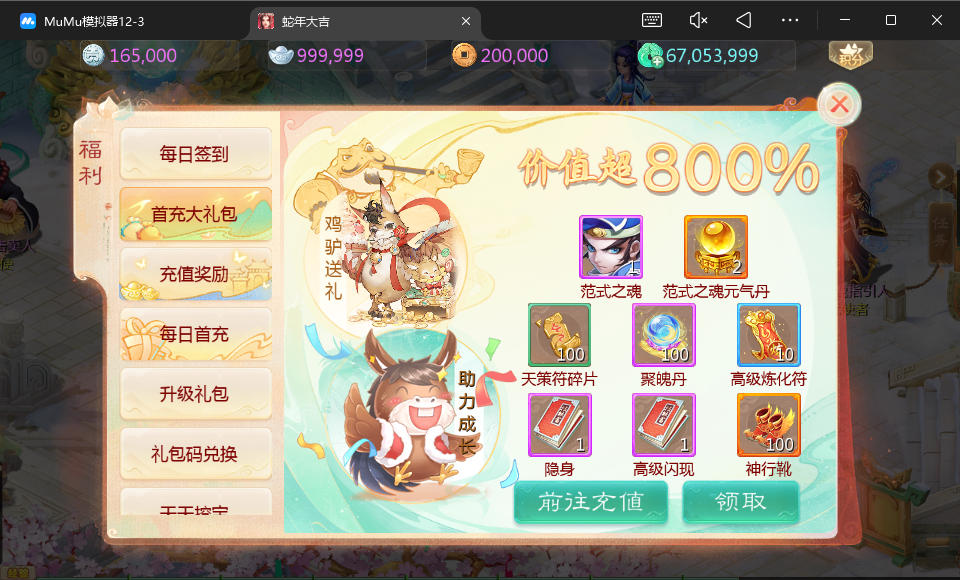The image size is (960, 580).
Task: Show the 每日首充 tab
Action: (195, 334)
